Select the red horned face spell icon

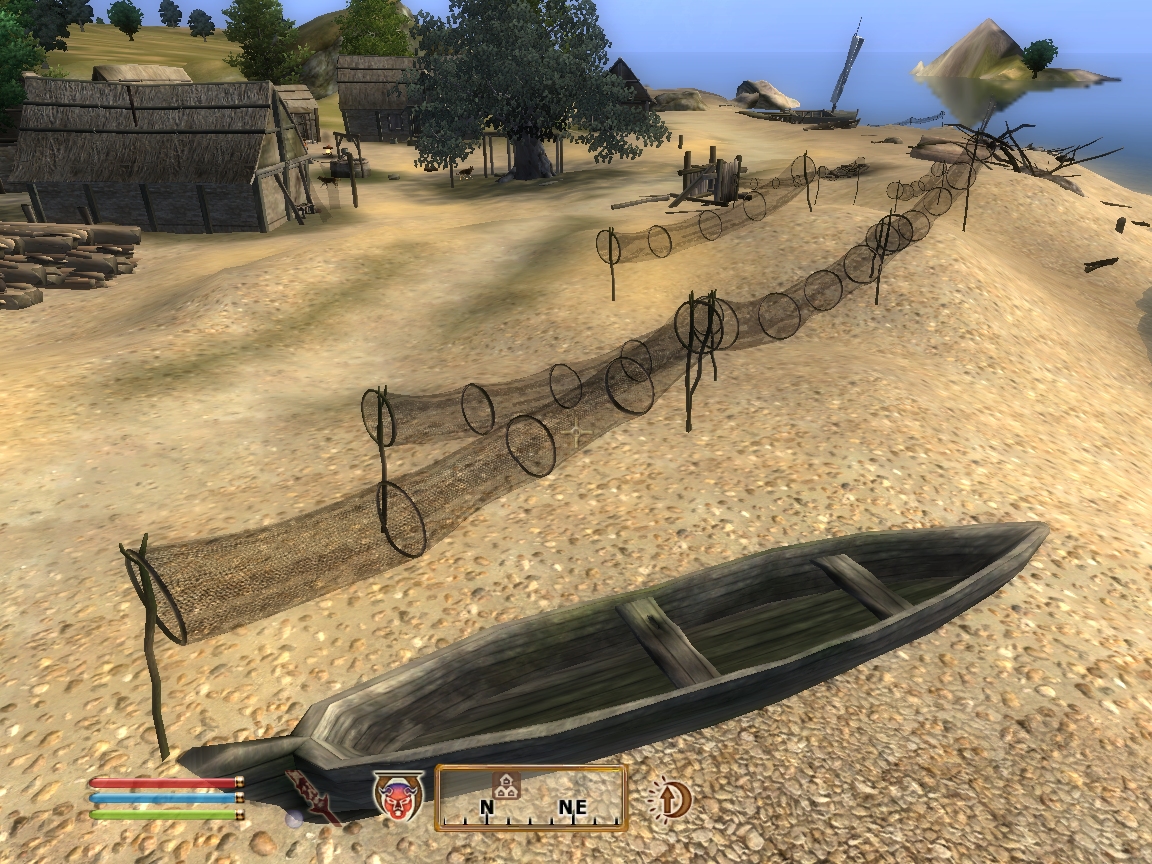point(398,796)
